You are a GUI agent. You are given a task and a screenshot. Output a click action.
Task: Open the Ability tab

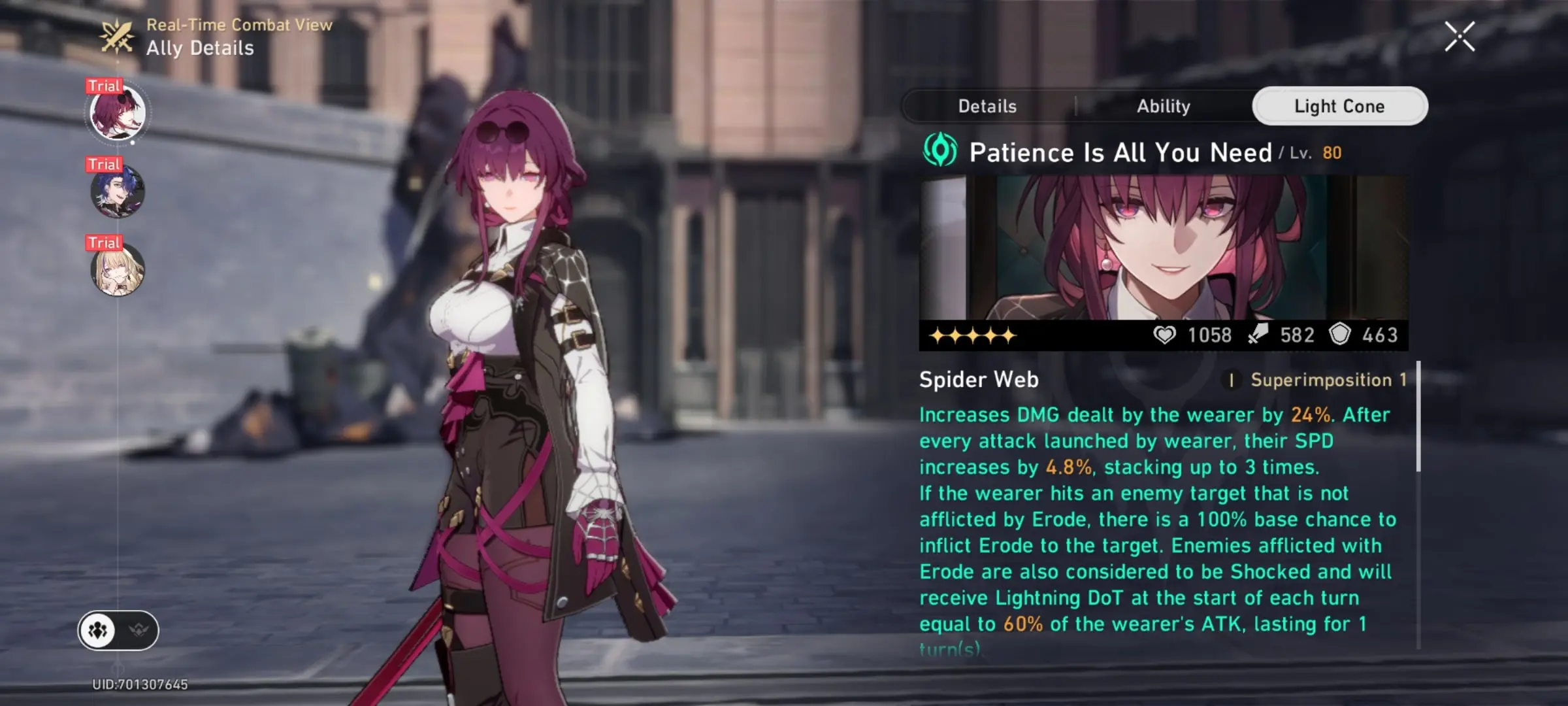[x=1163, y=107]
